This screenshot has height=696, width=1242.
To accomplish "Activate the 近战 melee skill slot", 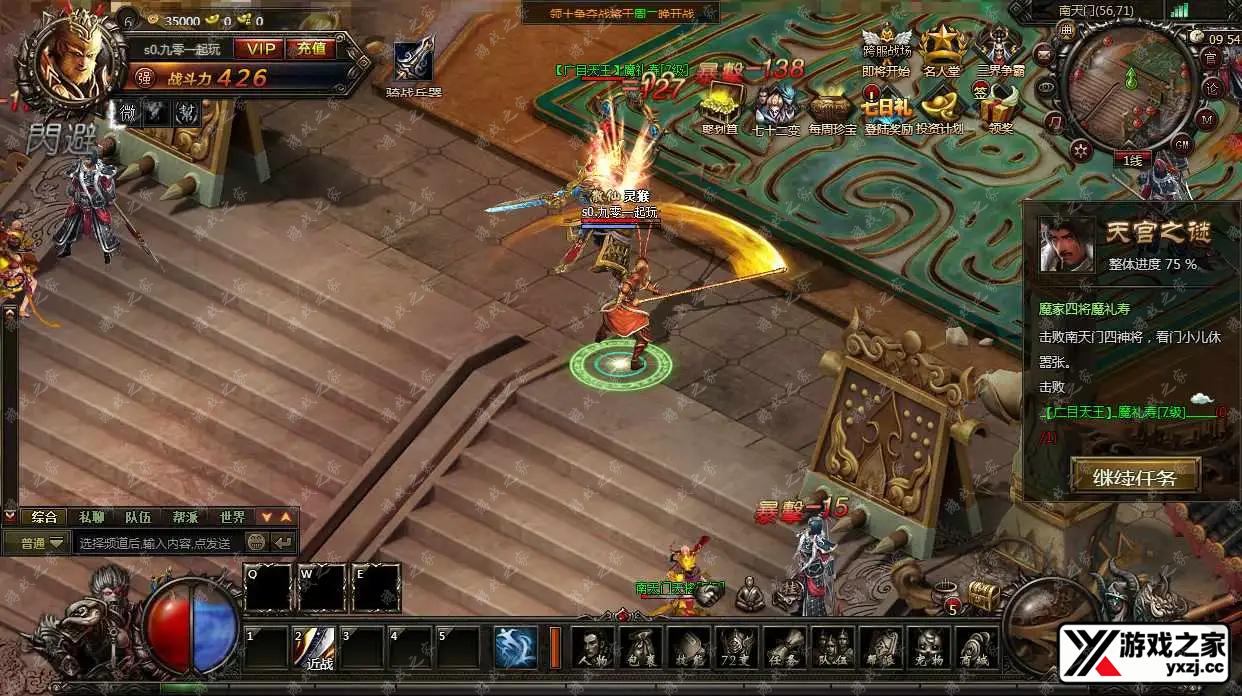I will (317, 647).
